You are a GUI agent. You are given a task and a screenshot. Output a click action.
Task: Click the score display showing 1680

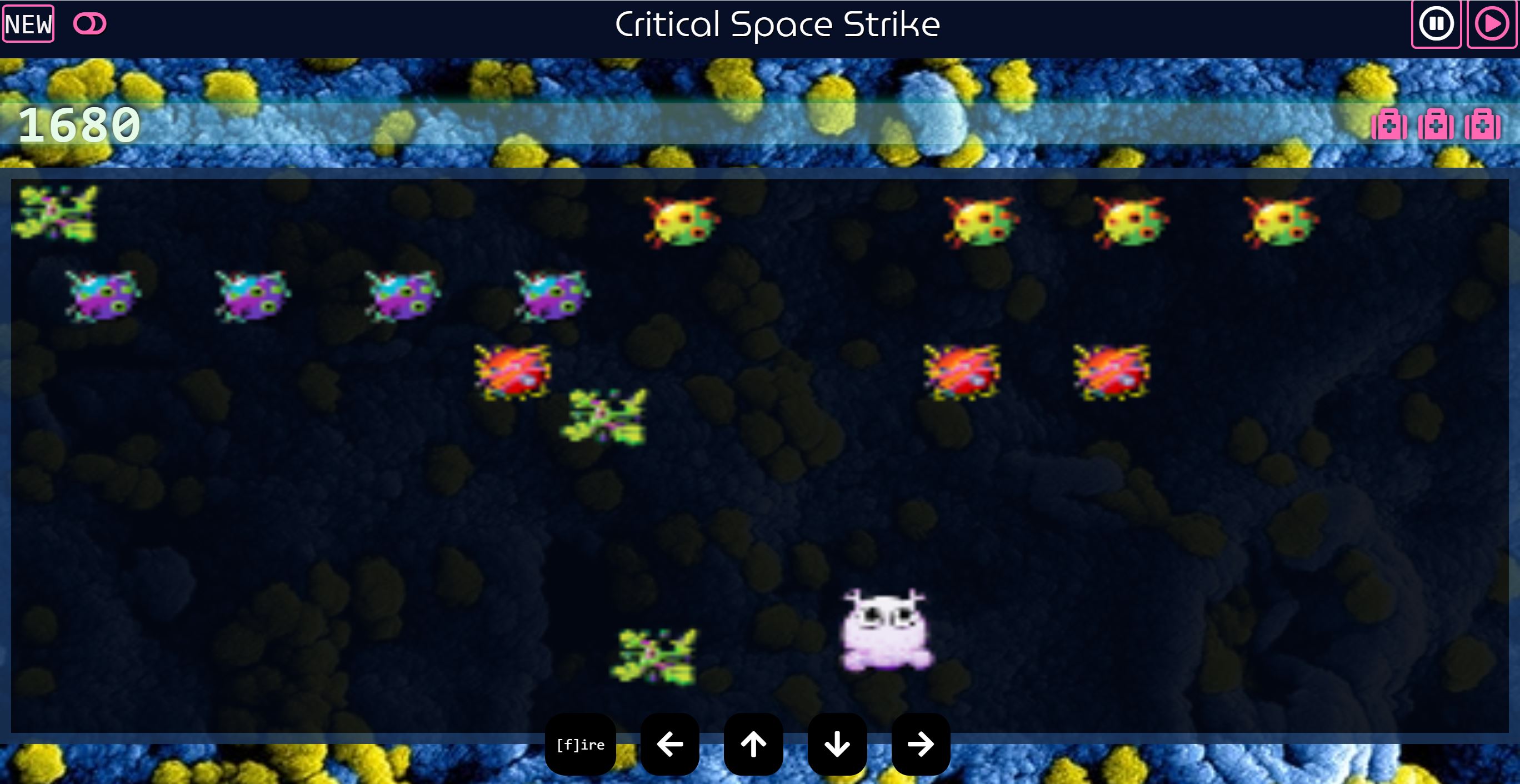(78, 124)
